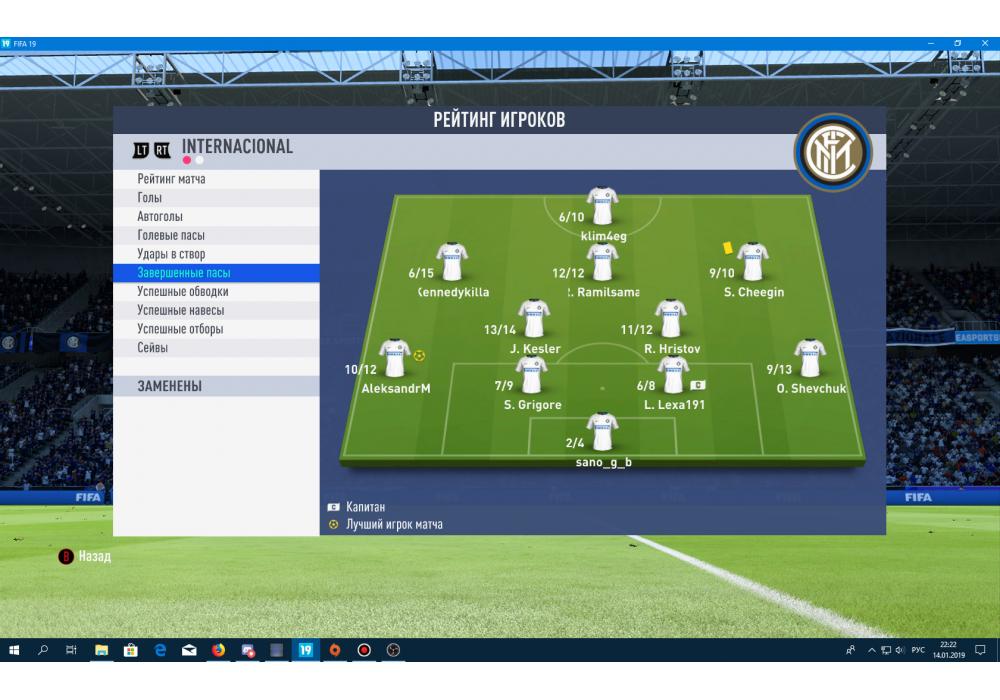Screen dimensions: 1000x700
Task: Select S. Cheegin with the yellow card
Action: 752,263
